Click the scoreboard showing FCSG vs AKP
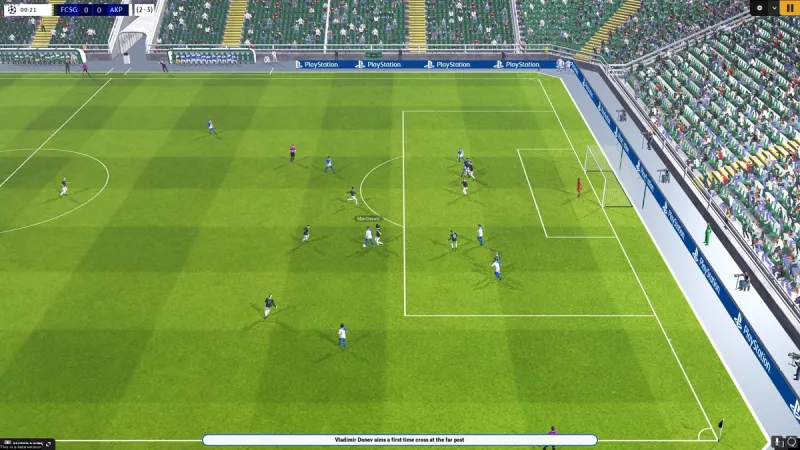The image size is (800, 450). click(x=93, y=10)
